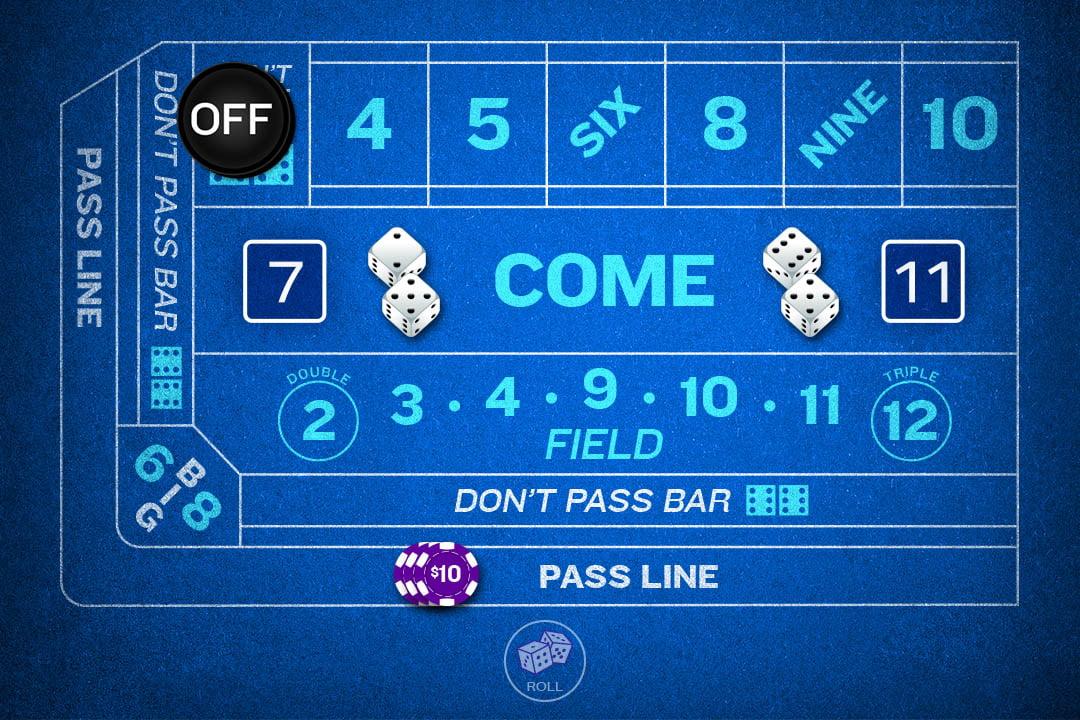Bet on the 5 point box

coord(488,124)
